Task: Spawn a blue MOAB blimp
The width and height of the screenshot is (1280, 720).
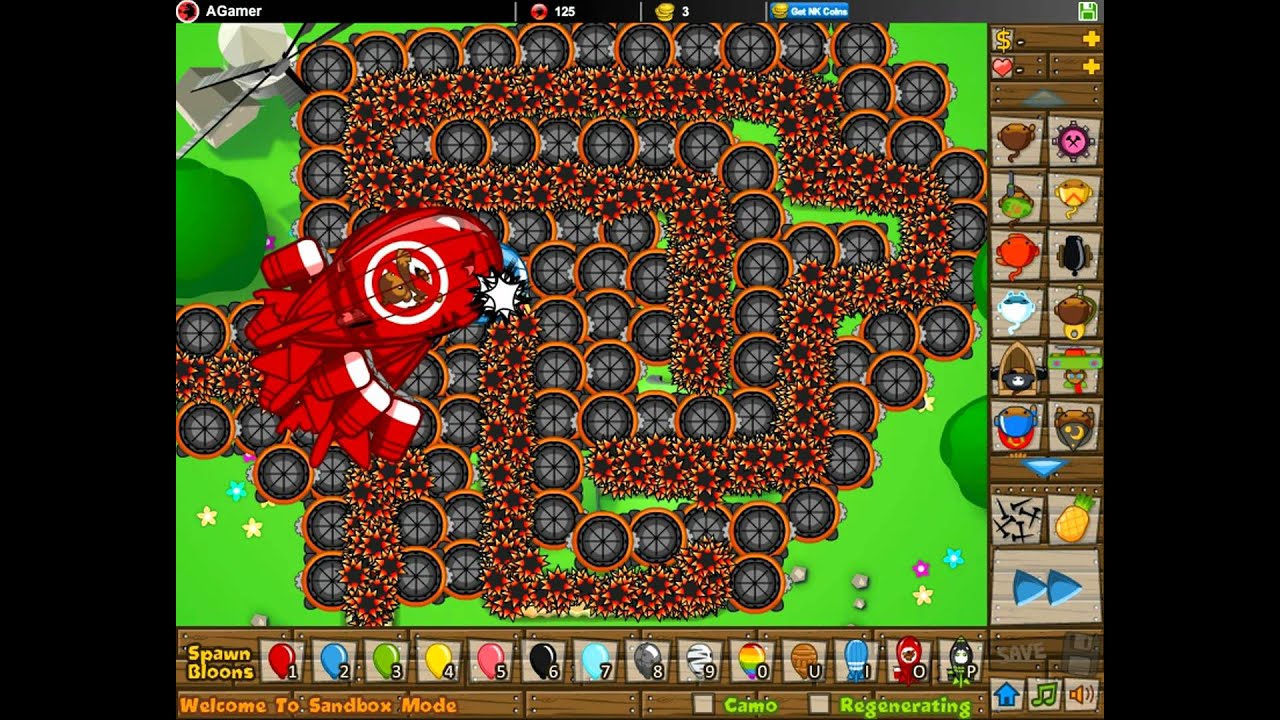Action: (855, 661)
